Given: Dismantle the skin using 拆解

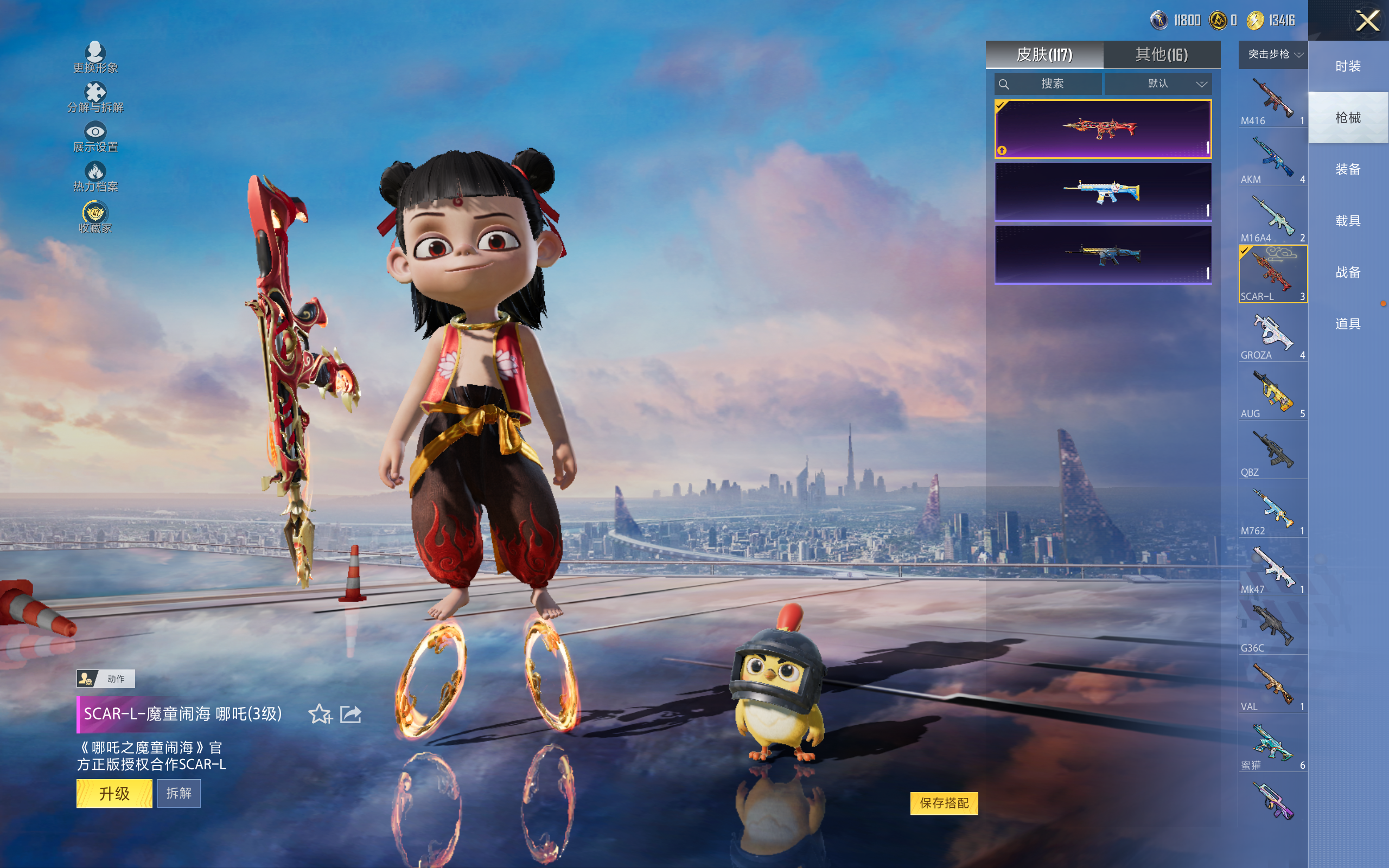Looking at the screenshot, I should point(179,793).
